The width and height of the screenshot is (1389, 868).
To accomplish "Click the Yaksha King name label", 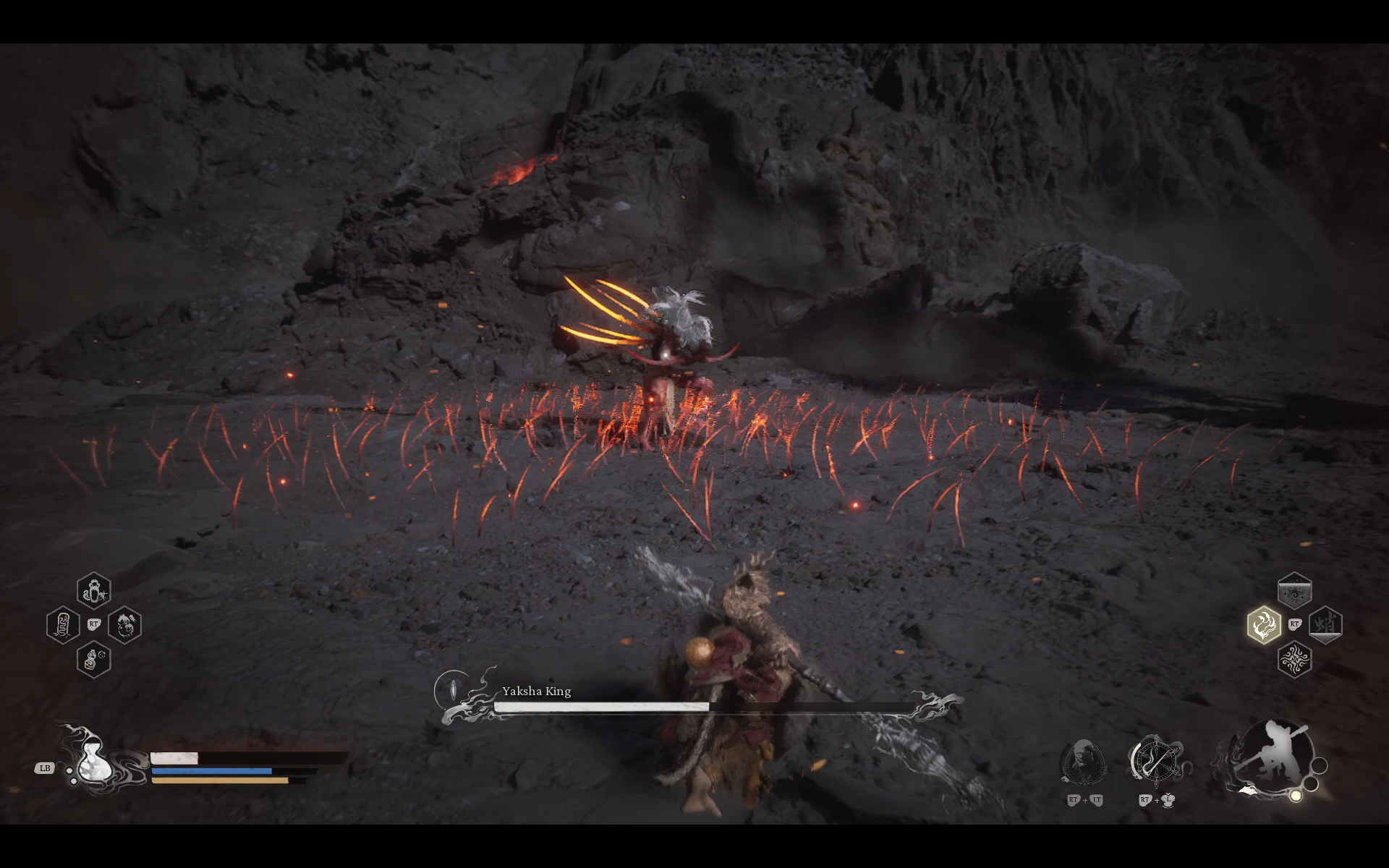I will coord(536,691).
